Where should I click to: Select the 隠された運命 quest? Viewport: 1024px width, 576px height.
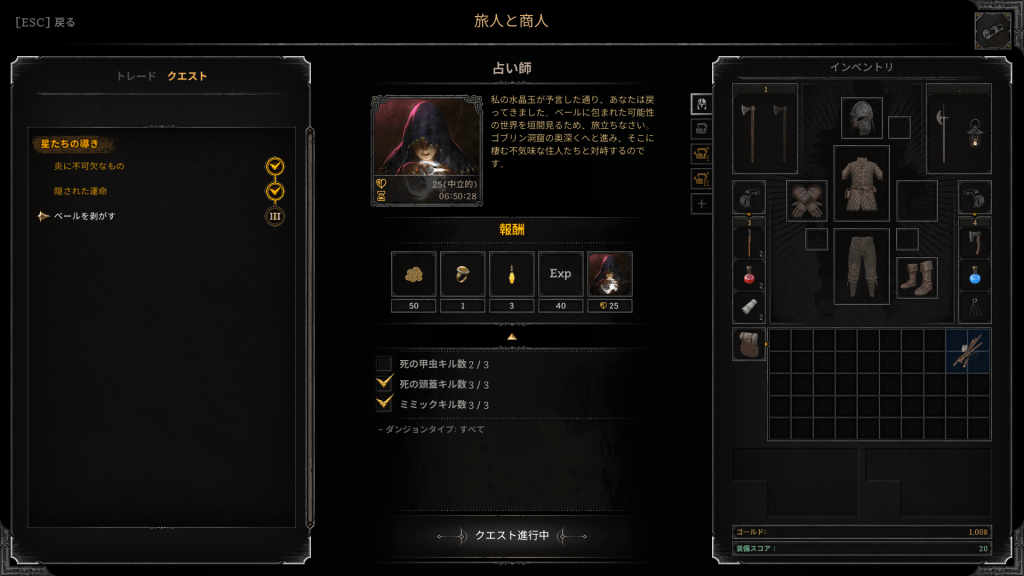(81, 191)
